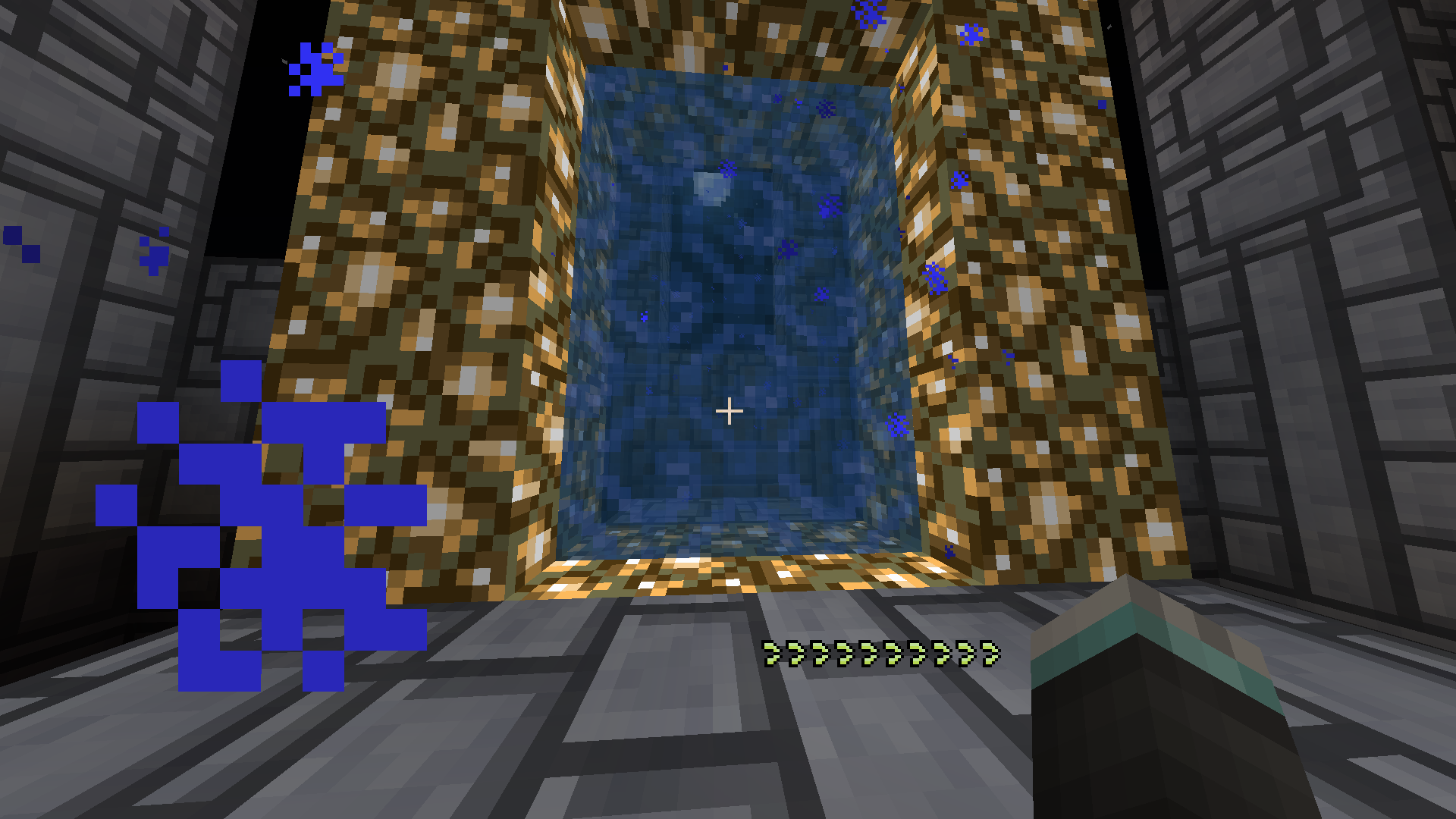Click the crosshair at screen center

click(730, 409)
